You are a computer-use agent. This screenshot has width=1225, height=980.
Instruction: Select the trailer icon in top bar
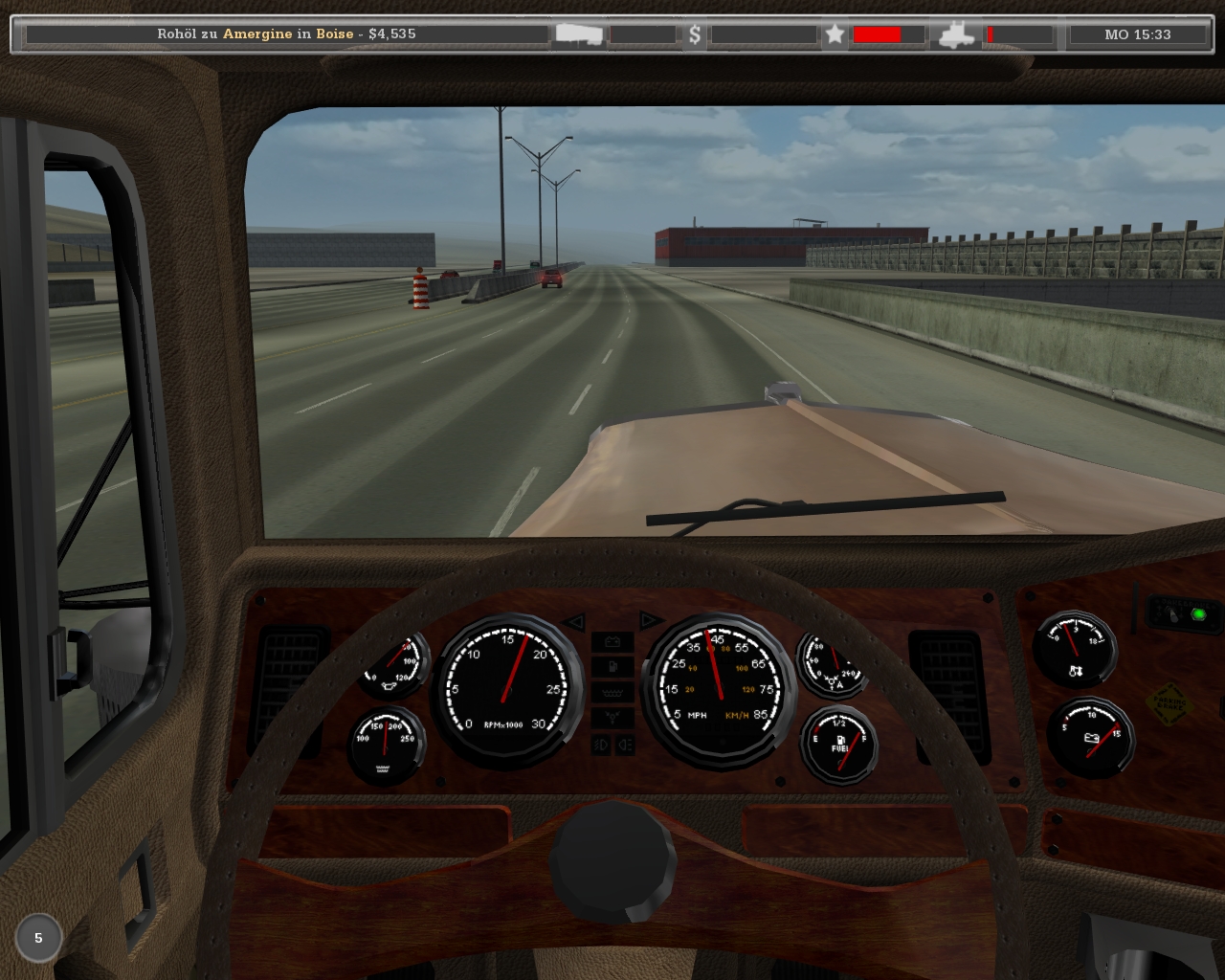[580, 34]
